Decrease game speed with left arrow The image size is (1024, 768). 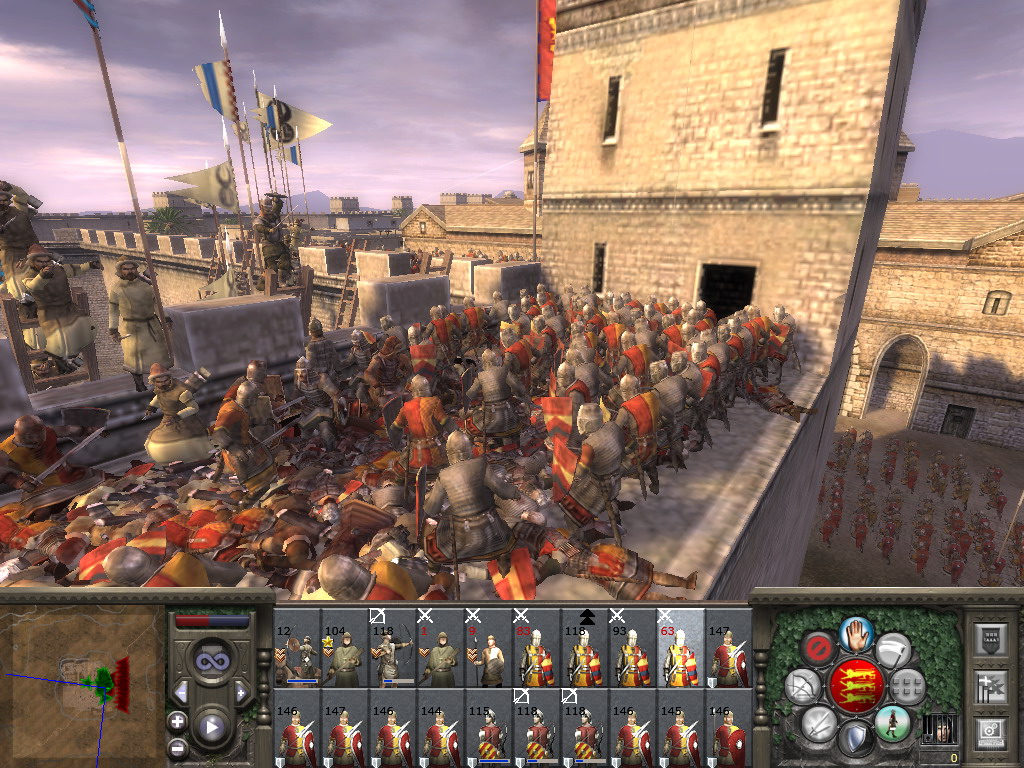[181, 692]
